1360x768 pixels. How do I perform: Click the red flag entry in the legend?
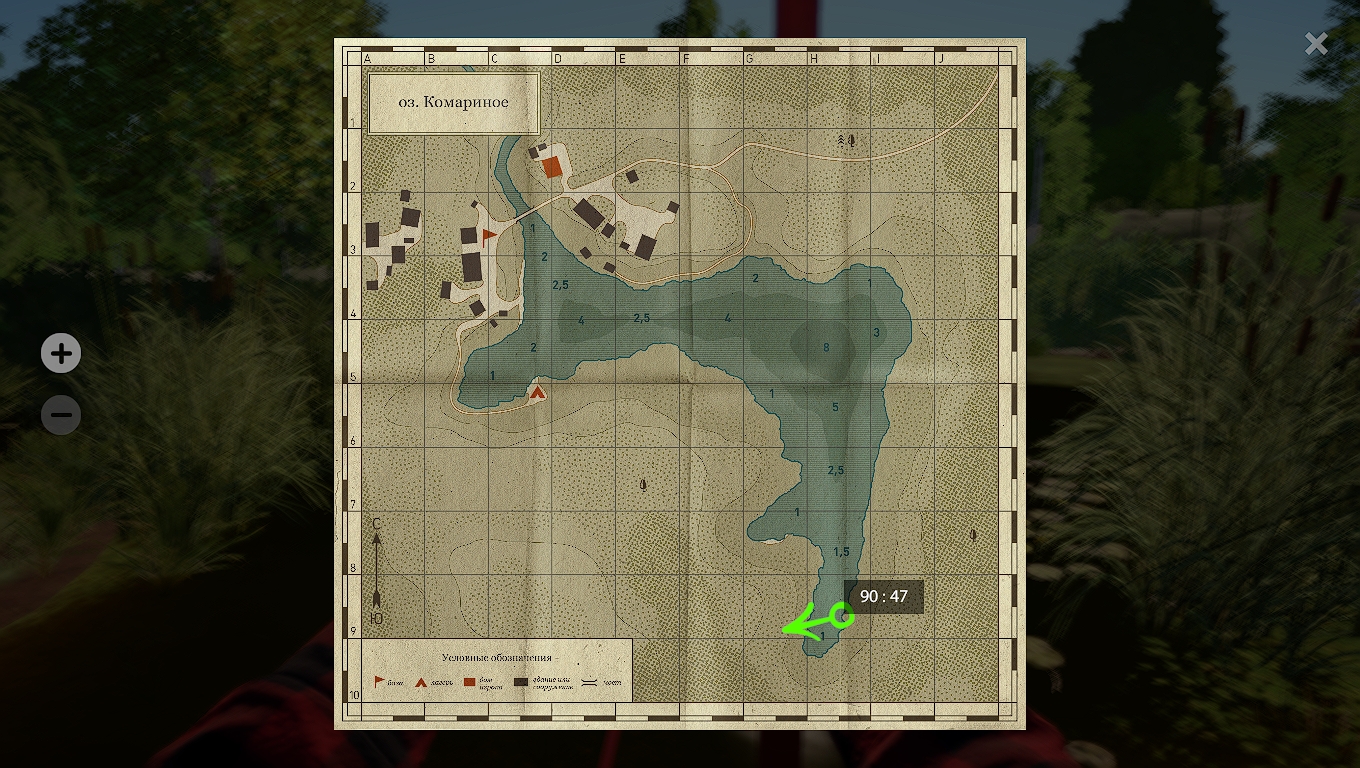[x=380, y=682]
